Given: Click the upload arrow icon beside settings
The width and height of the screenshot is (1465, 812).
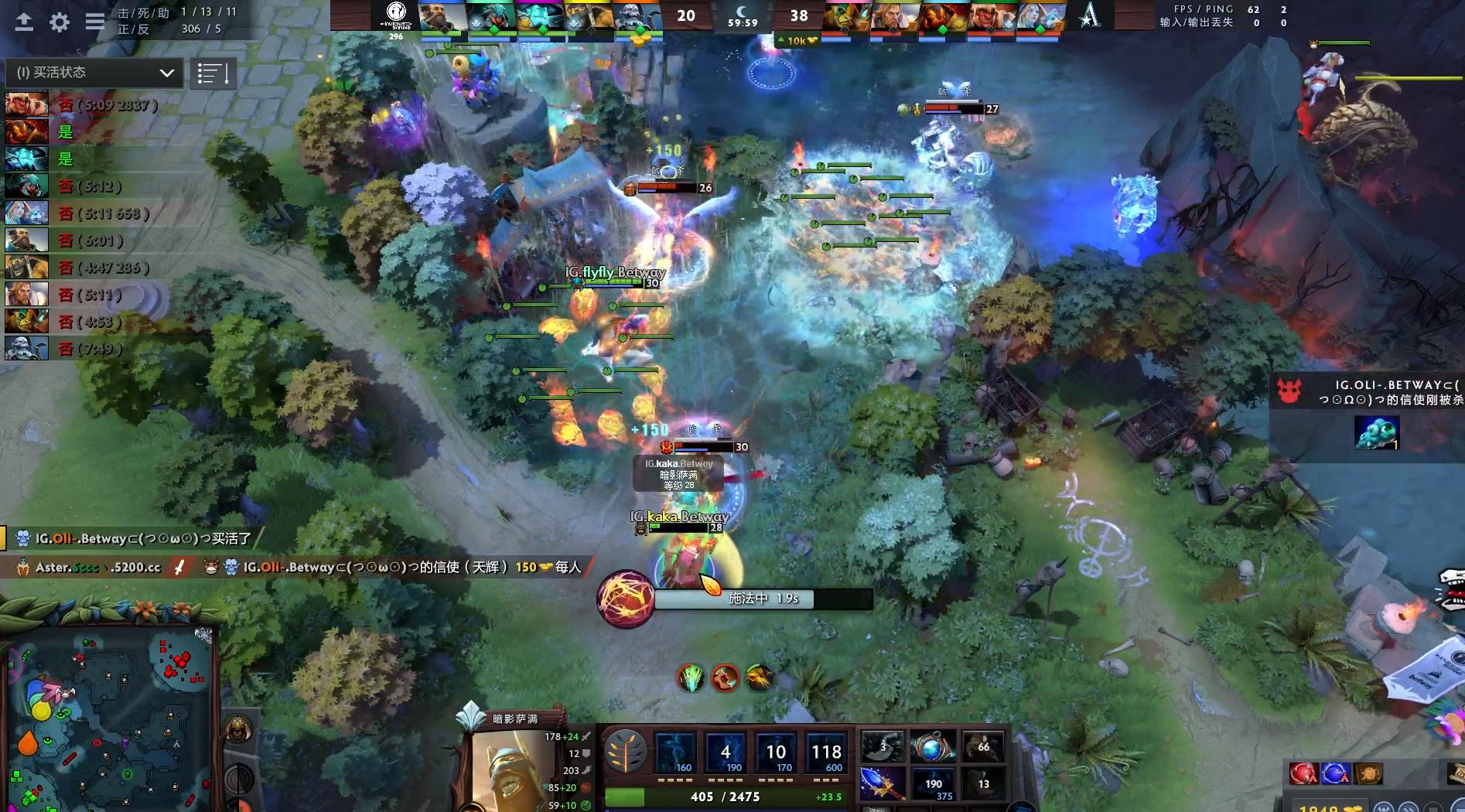Looking at the screenshot, I should tap(24, 22).
